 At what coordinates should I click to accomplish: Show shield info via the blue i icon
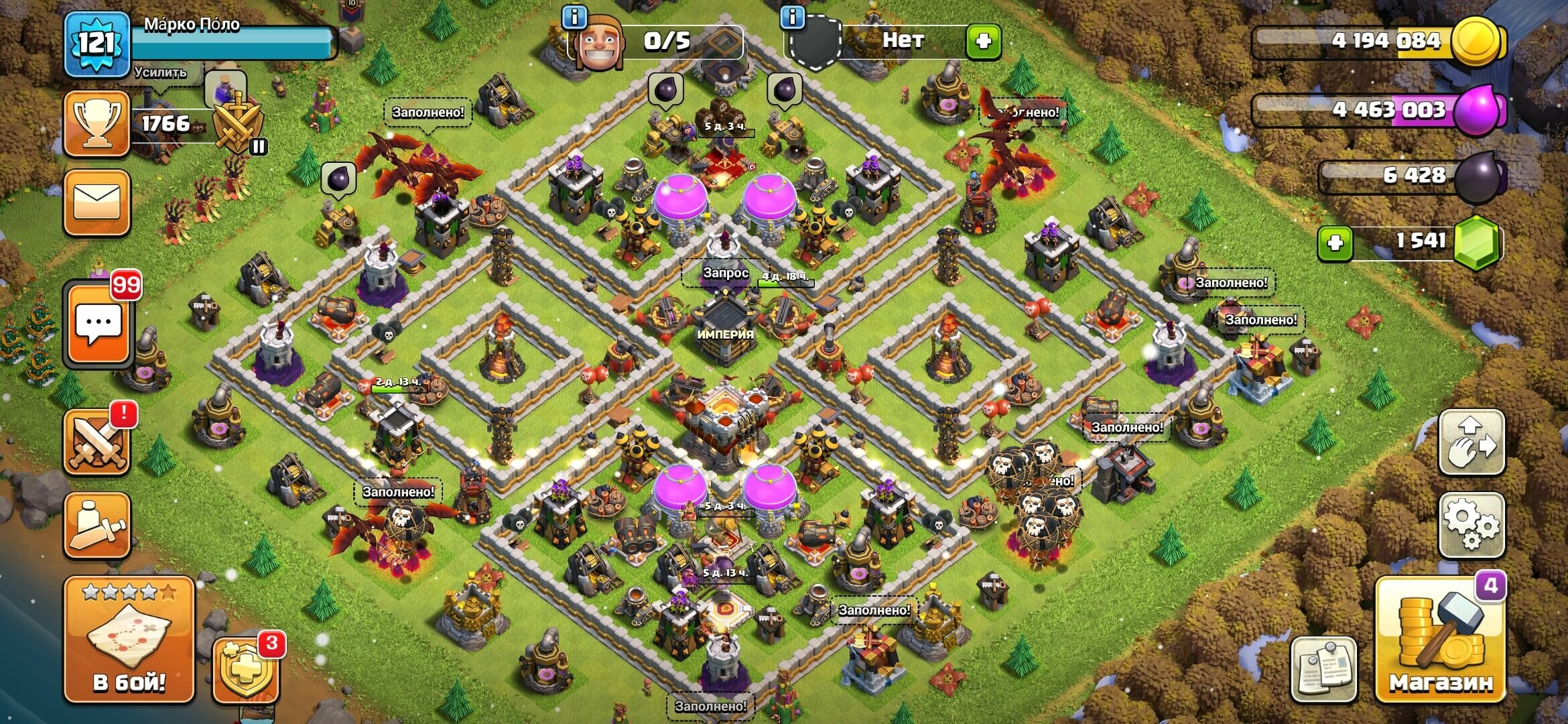793,17
